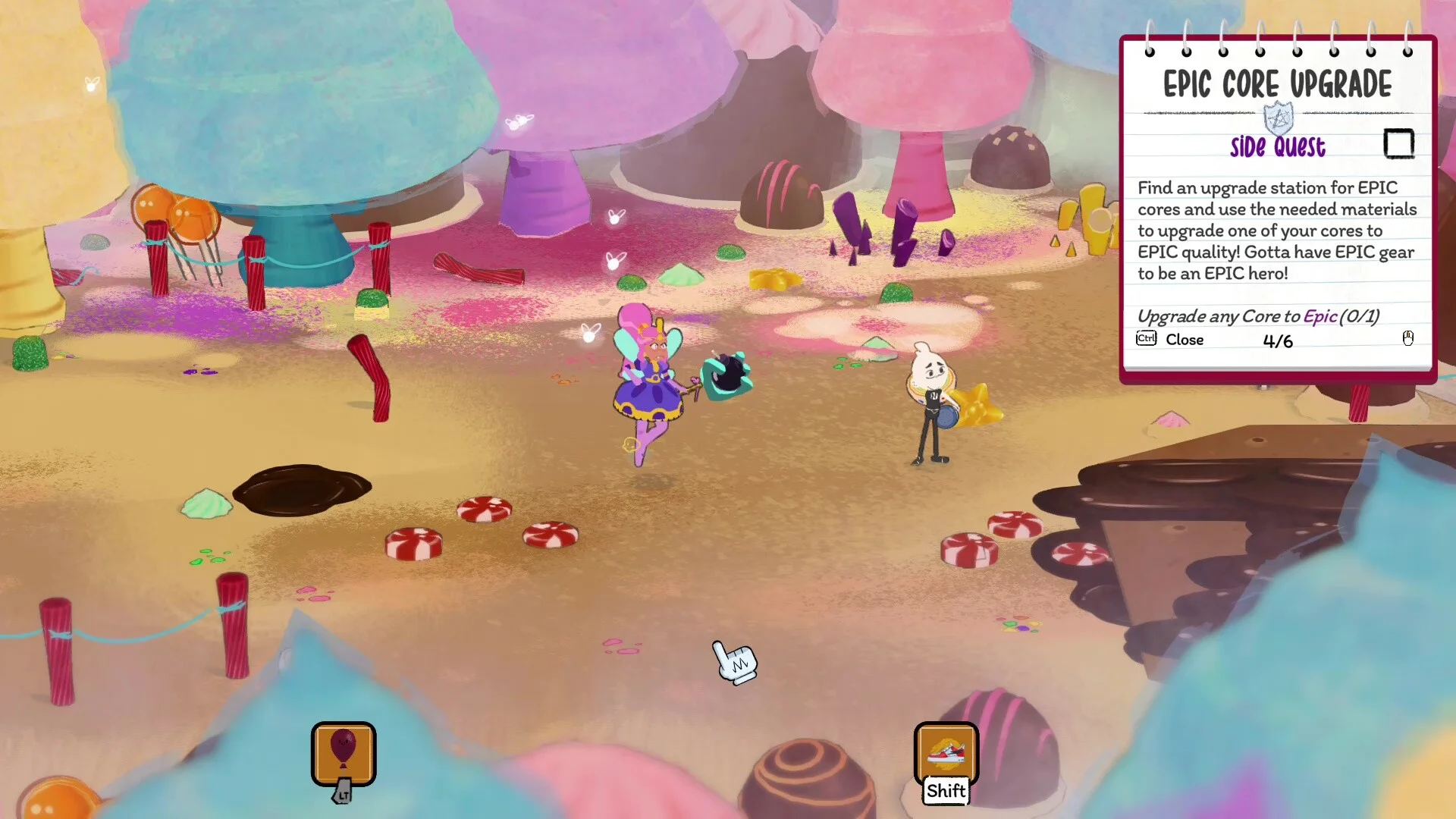Image resolution: width=1456 pixels, height=819 pixels.
Task: Tick the Side Quest tracking checkbox
Action: point(1398,143)
